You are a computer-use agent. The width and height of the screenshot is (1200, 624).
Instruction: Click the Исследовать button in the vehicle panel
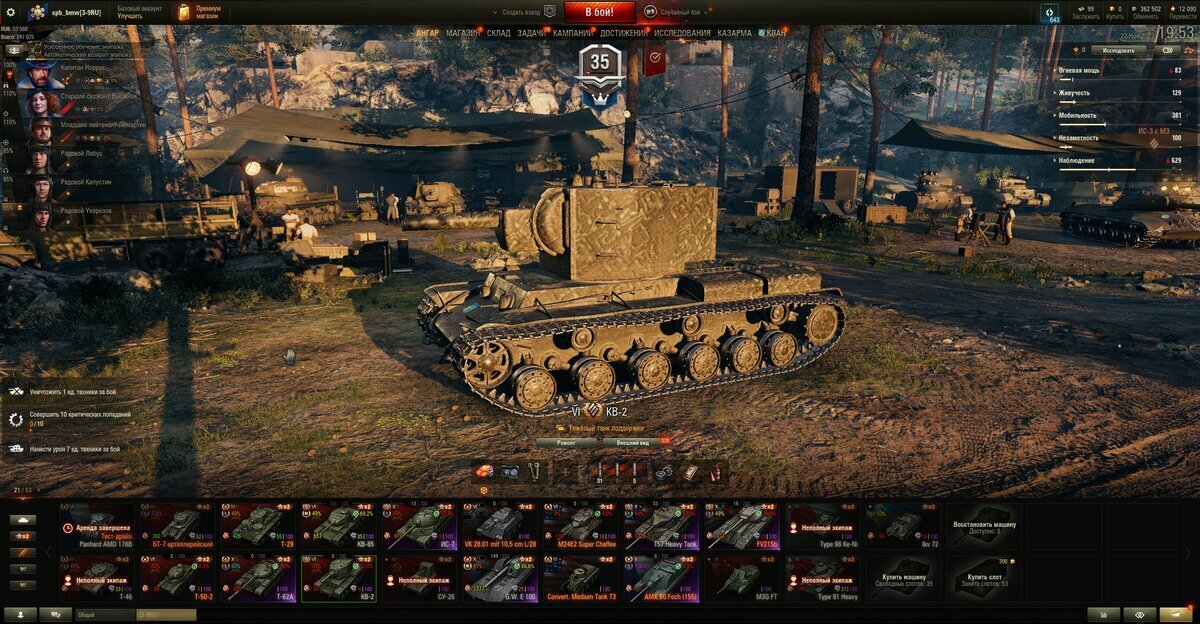click(1118, 49)
